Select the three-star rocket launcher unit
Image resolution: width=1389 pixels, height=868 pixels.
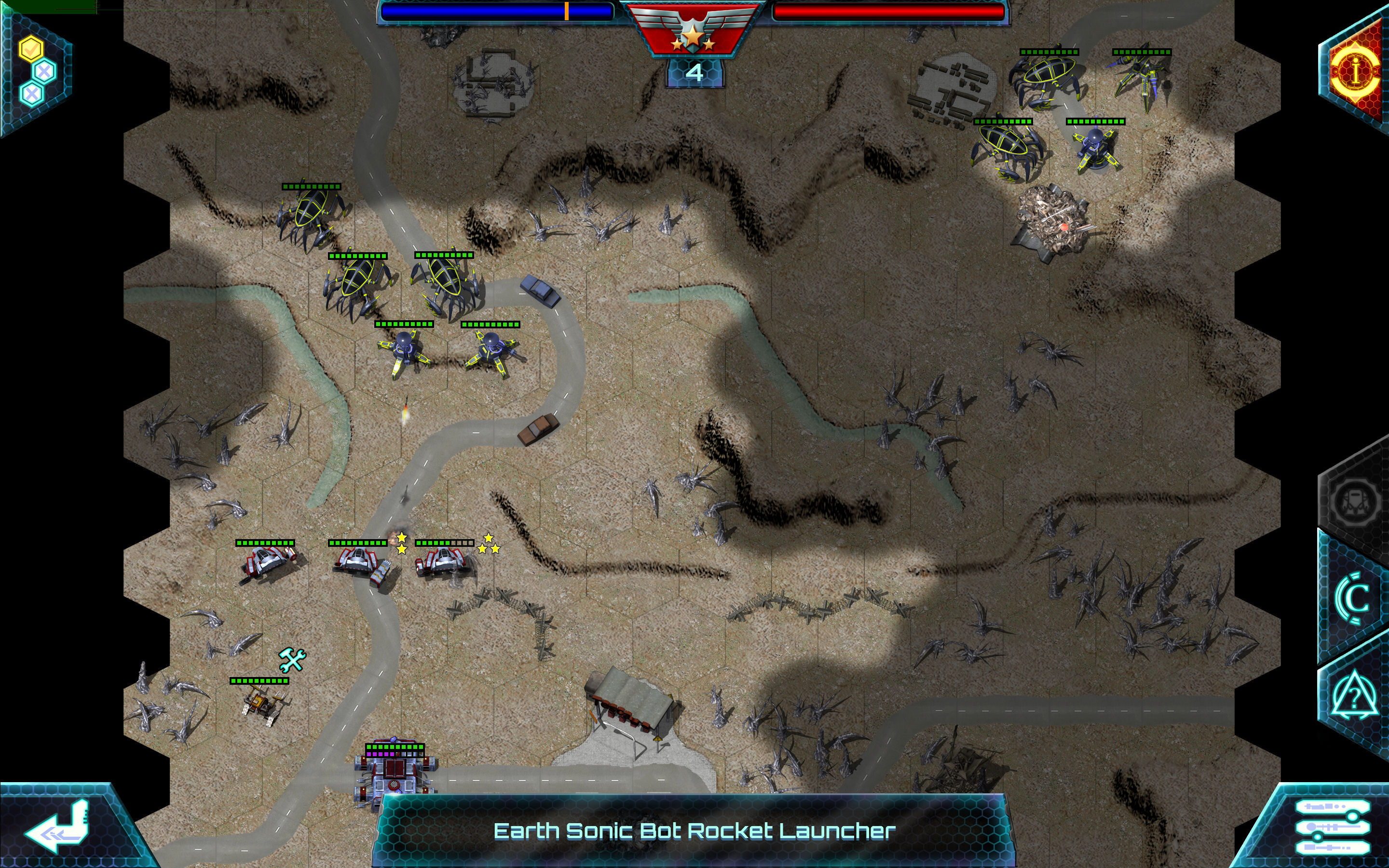click(444, 563)
